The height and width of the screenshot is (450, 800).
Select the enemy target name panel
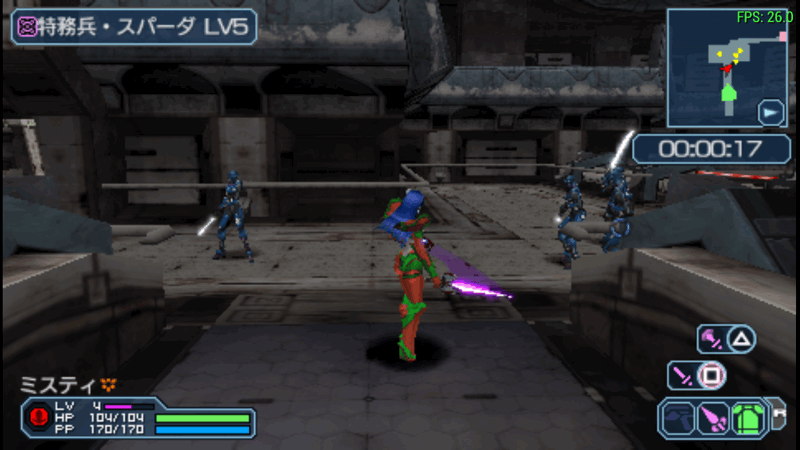(x=134, y=26)
